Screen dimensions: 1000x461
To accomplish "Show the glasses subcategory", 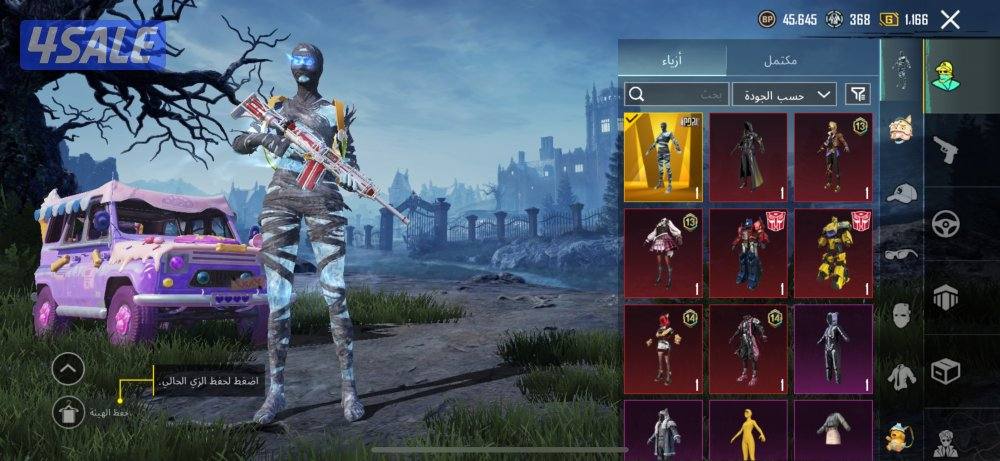I will pos(902,254).
